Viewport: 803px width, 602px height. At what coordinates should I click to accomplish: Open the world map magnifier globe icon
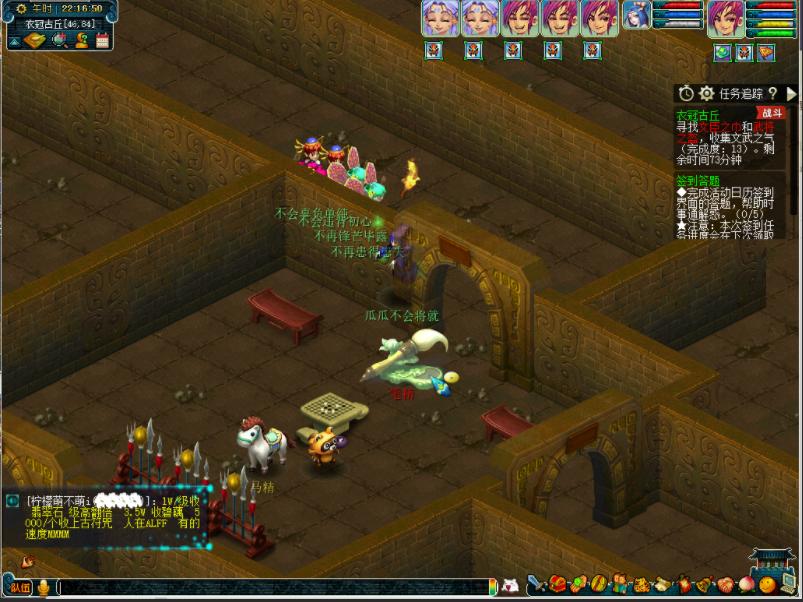[x=58, y=40]
